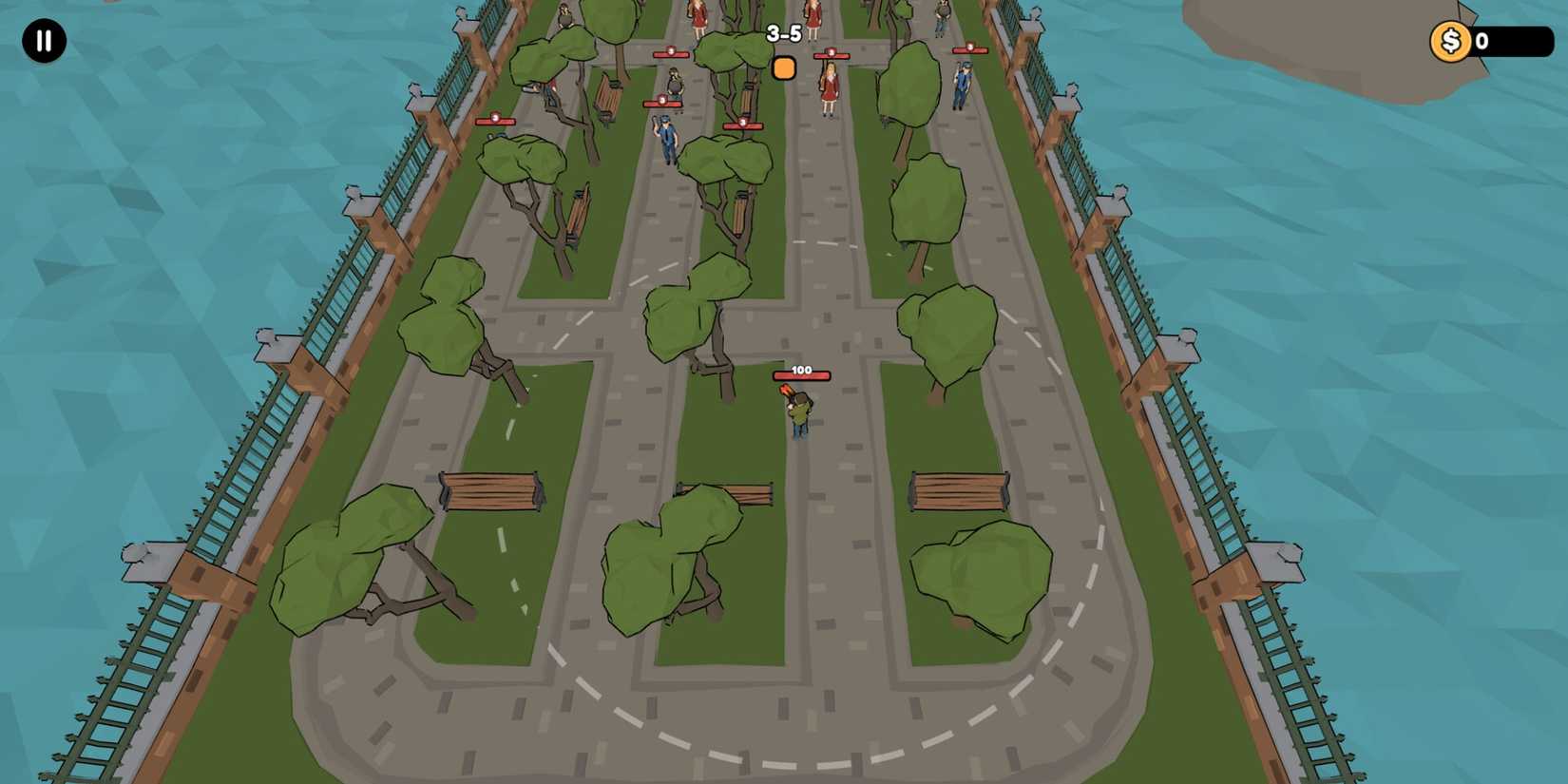Viewport: 1568px width, 784px height.
Task: Click the gold dollar coin icon
Action: coord(1450,40)
